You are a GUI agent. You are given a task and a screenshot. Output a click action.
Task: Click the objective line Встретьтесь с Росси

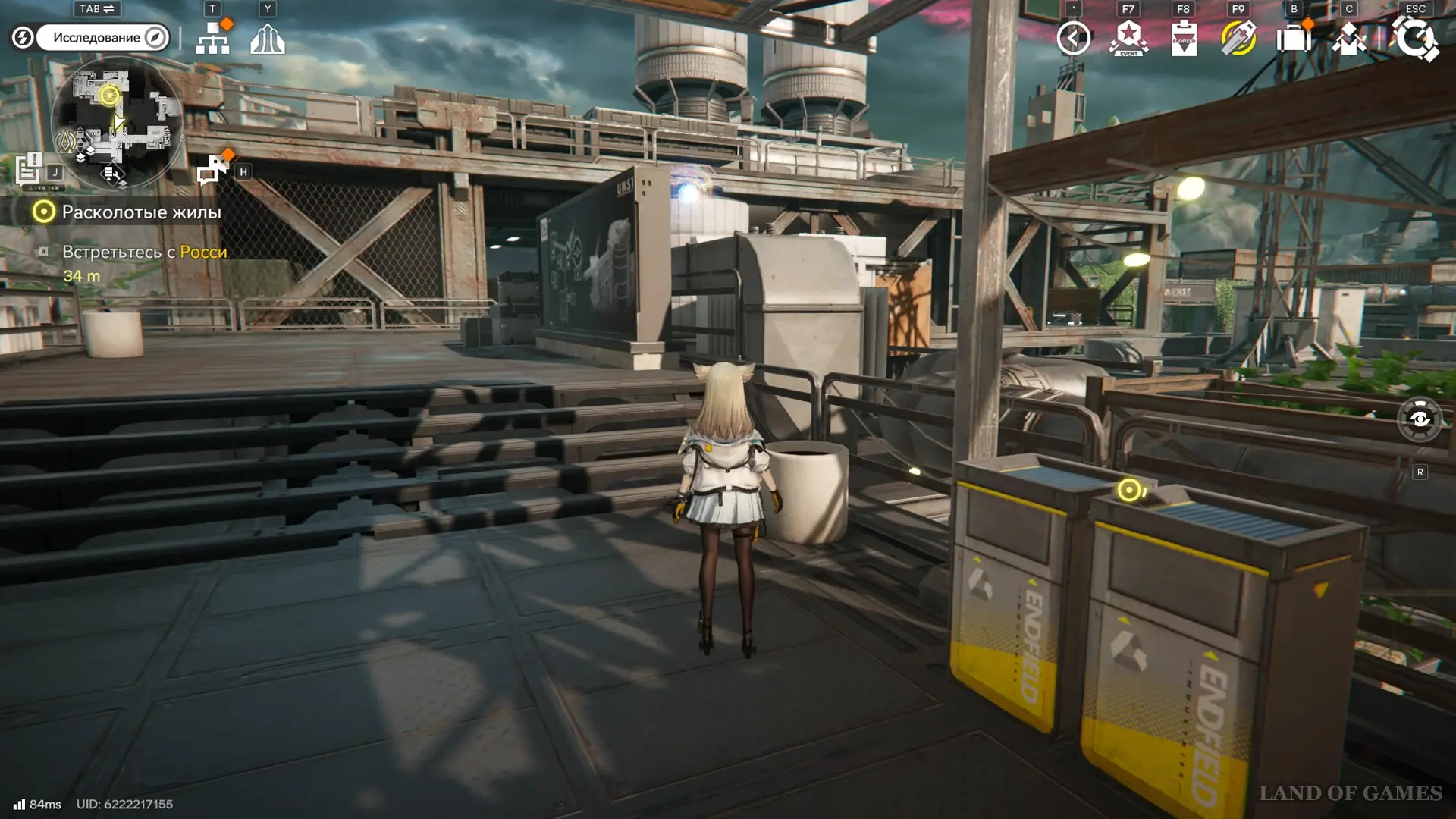[144, 252]
